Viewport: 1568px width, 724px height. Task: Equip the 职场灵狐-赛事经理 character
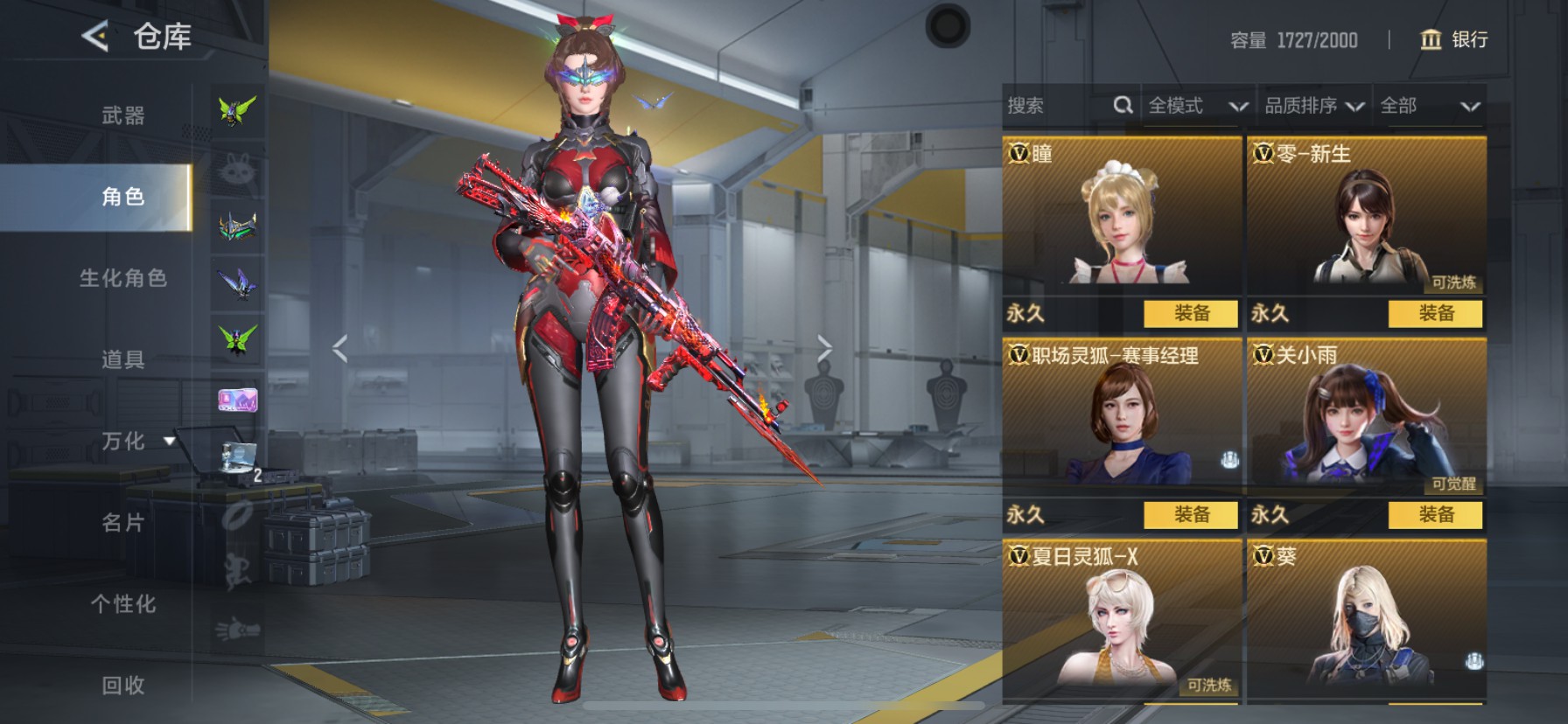(x=1192, y=514)
